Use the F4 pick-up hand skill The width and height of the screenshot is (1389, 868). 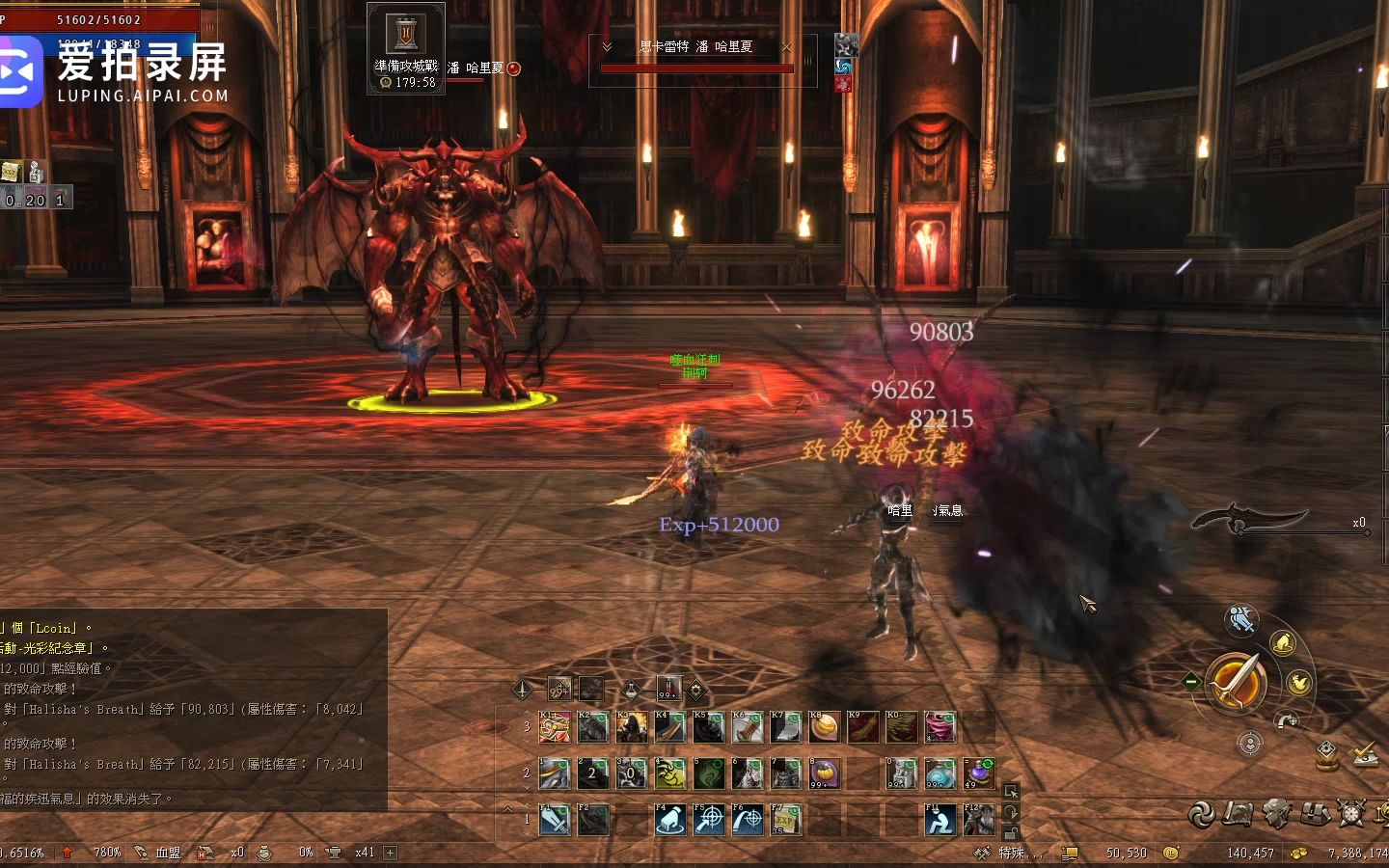[x=670, y=820]
